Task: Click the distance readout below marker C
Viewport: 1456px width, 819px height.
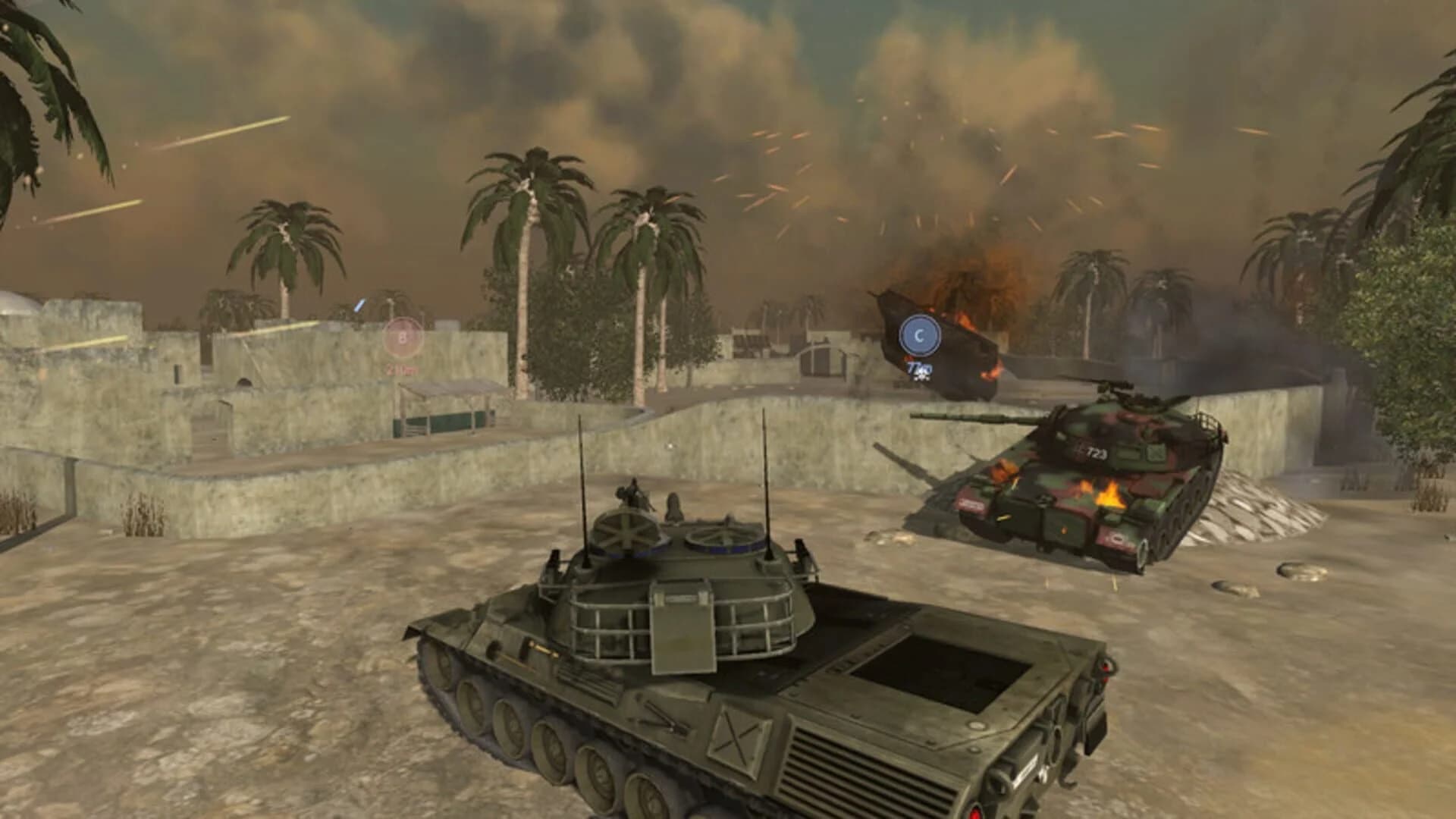Action: point(918,369)
